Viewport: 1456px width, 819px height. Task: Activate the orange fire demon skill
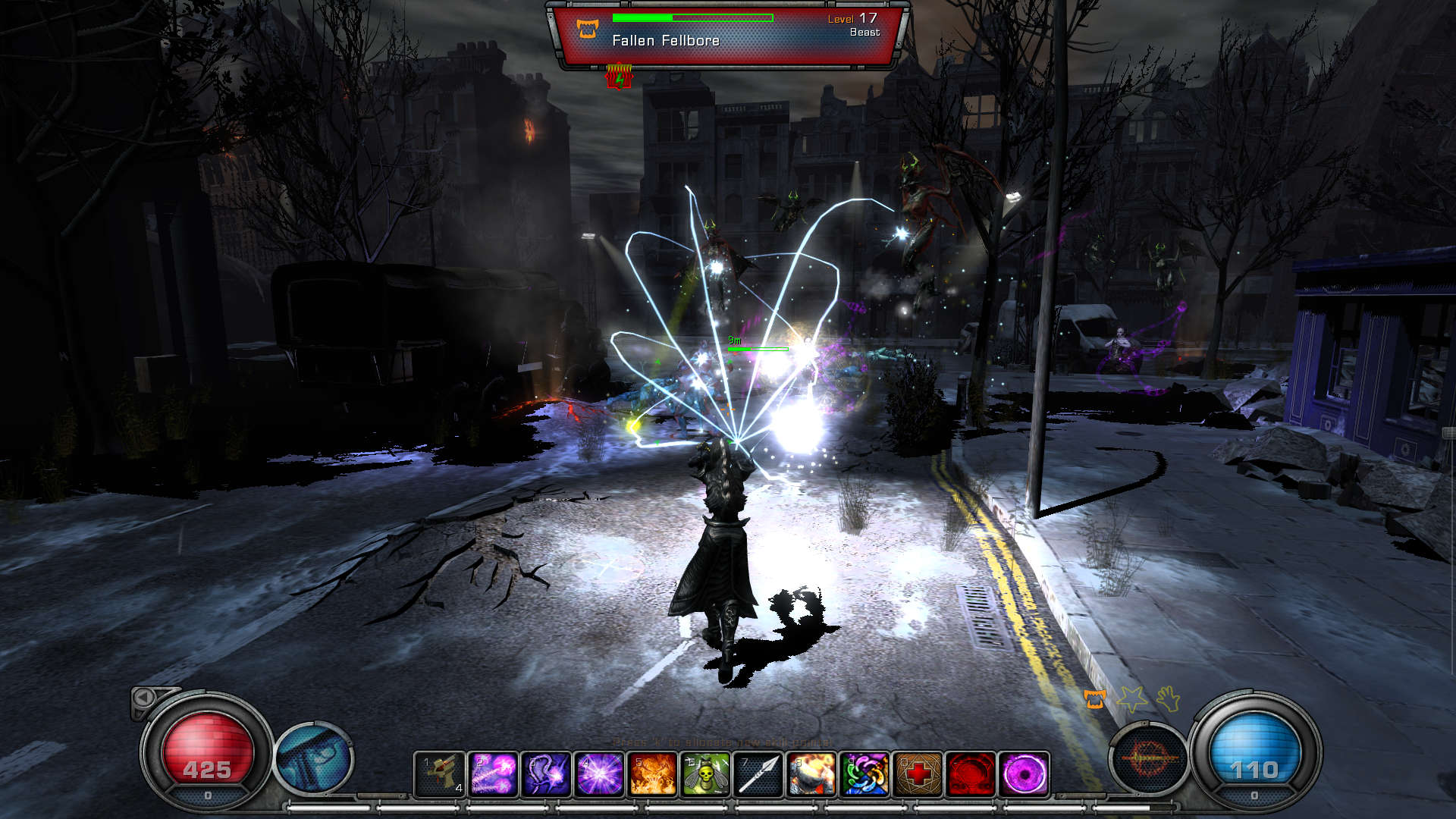point(652,774)
